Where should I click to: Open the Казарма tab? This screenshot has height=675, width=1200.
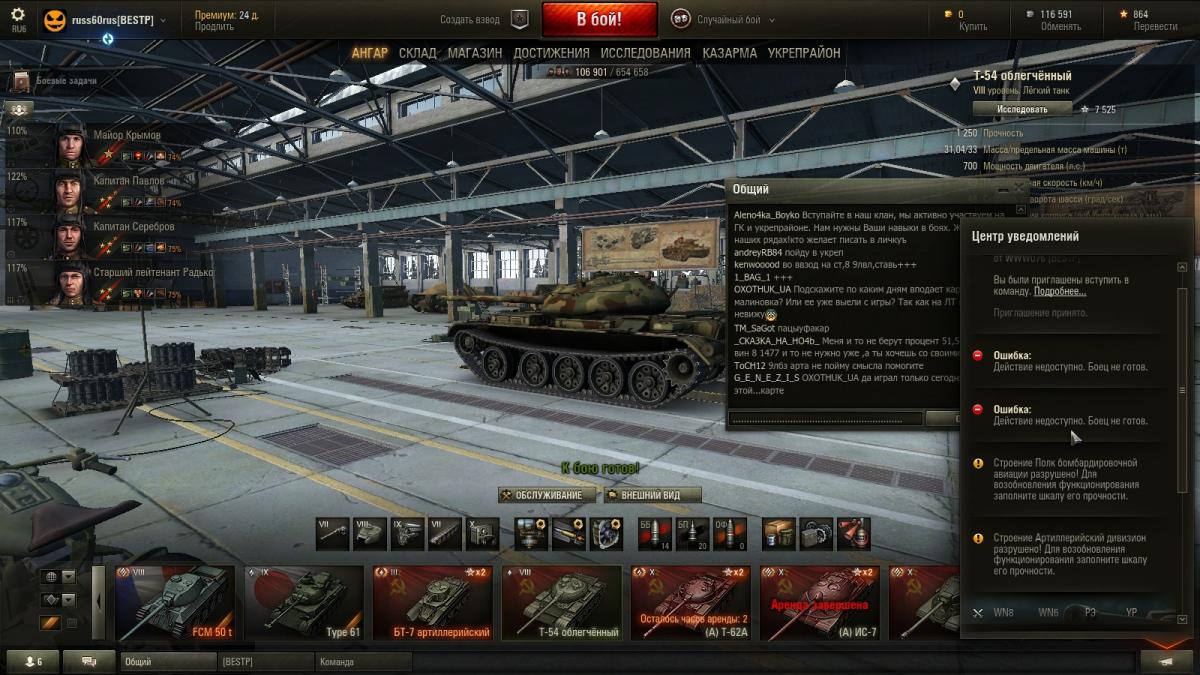click(x=729, y=53)
